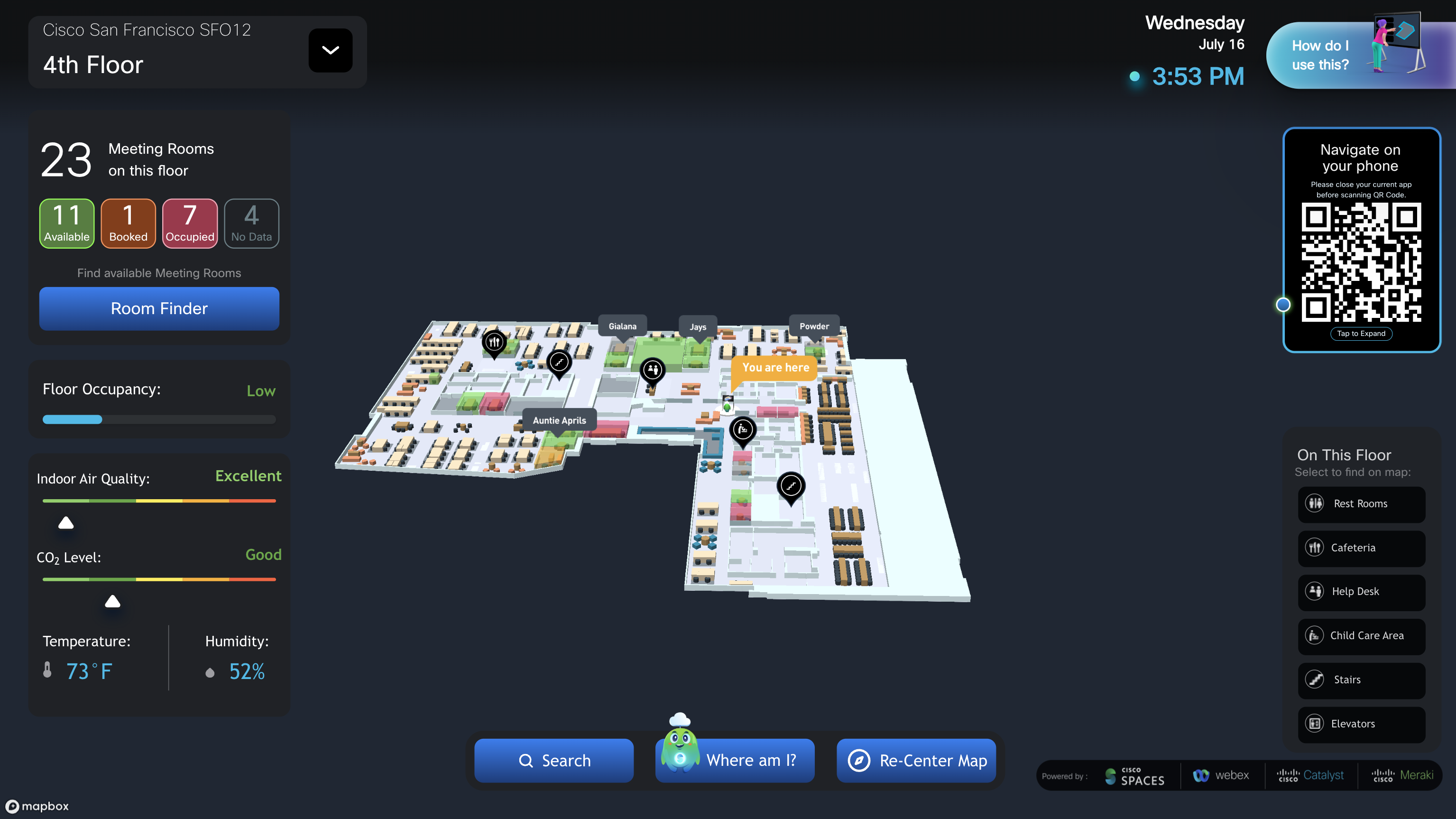Screen dimensions: 1456x819
Task: Select the Cafeteria icon under On This Floor
Action: (1314, 548)
